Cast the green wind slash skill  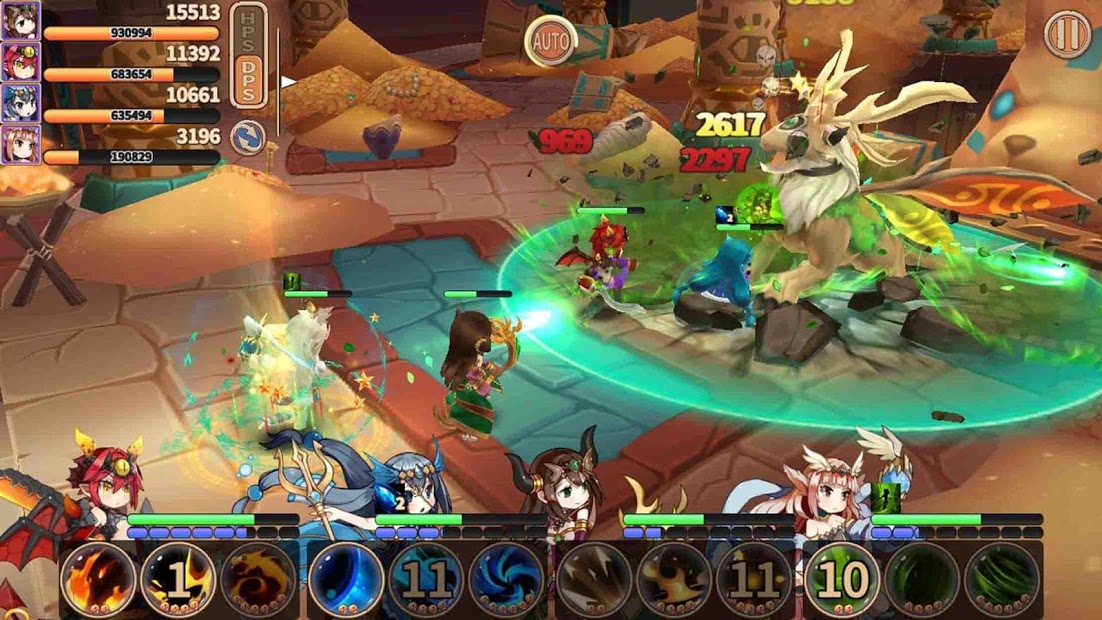pos(1002,579)
